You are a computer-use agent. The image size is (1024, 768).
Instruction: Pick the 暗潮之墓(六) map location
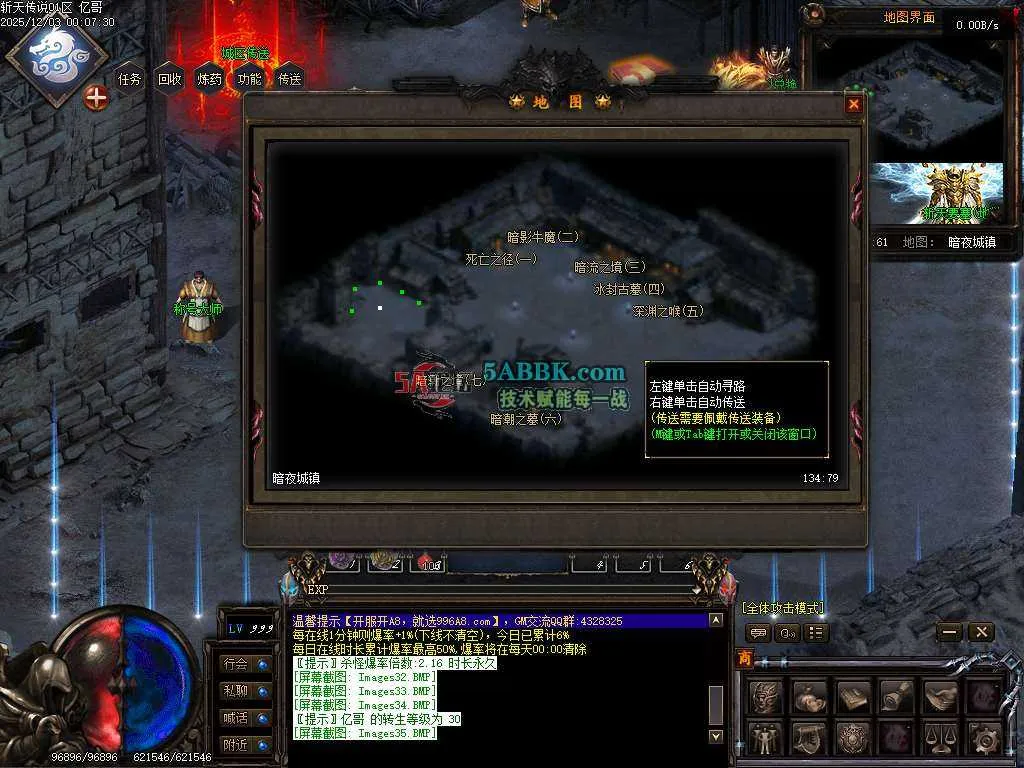click(526, 419)
